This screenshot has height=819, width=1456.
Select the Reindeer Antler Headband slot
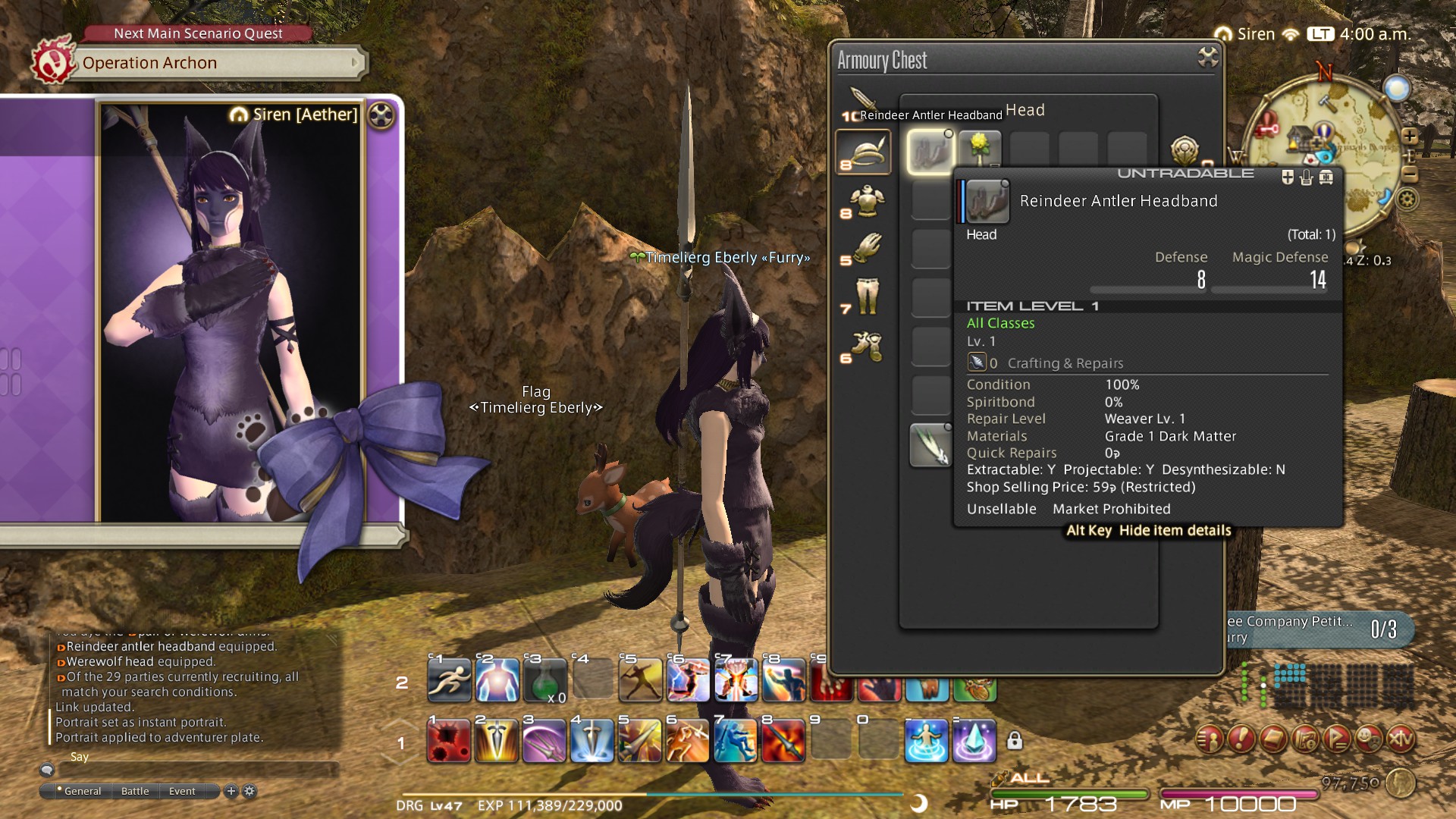(930, 152)
